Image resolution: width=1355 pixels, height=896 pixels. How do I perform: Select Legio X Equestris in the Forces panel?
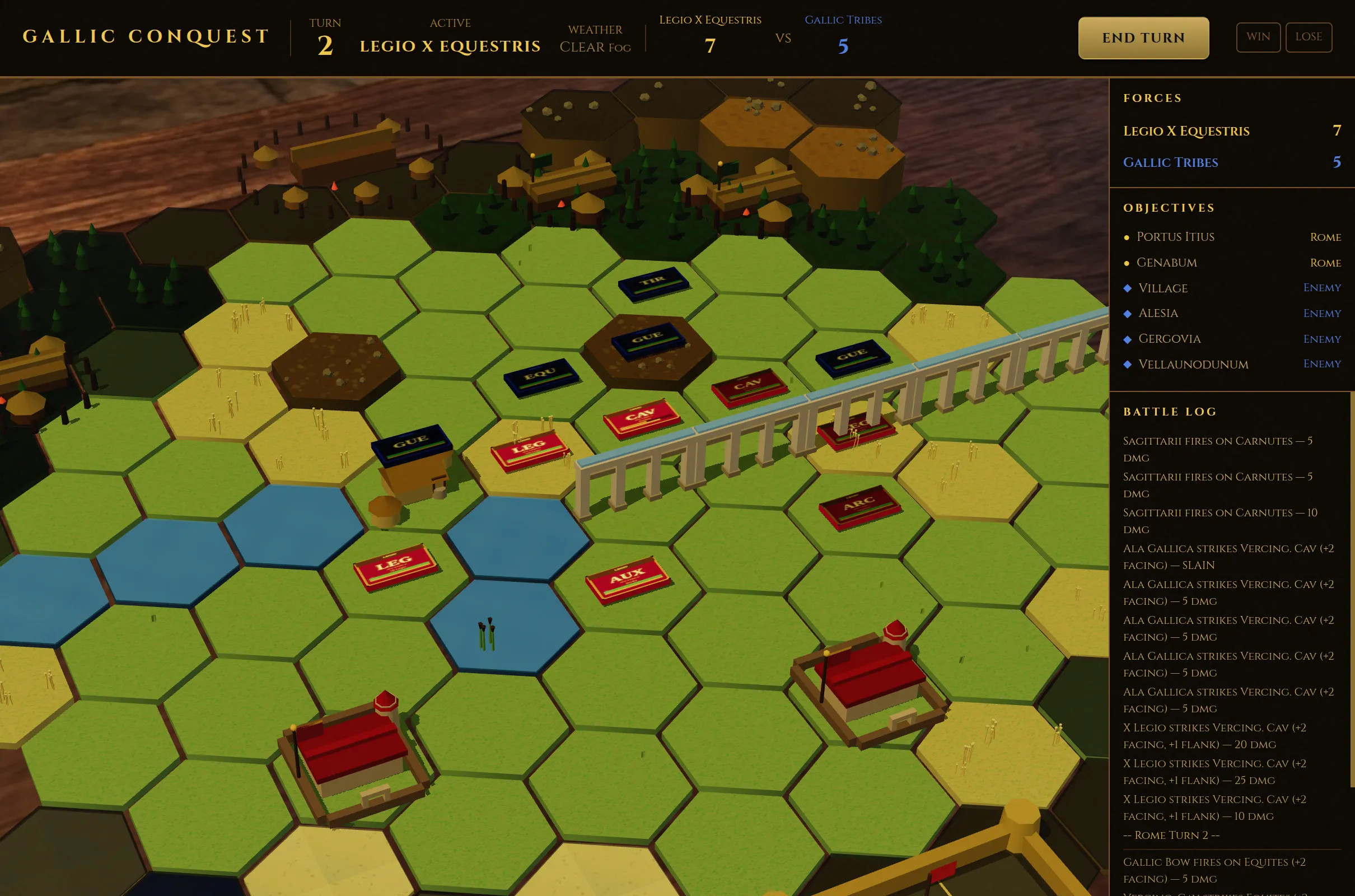coord(1186,131)
